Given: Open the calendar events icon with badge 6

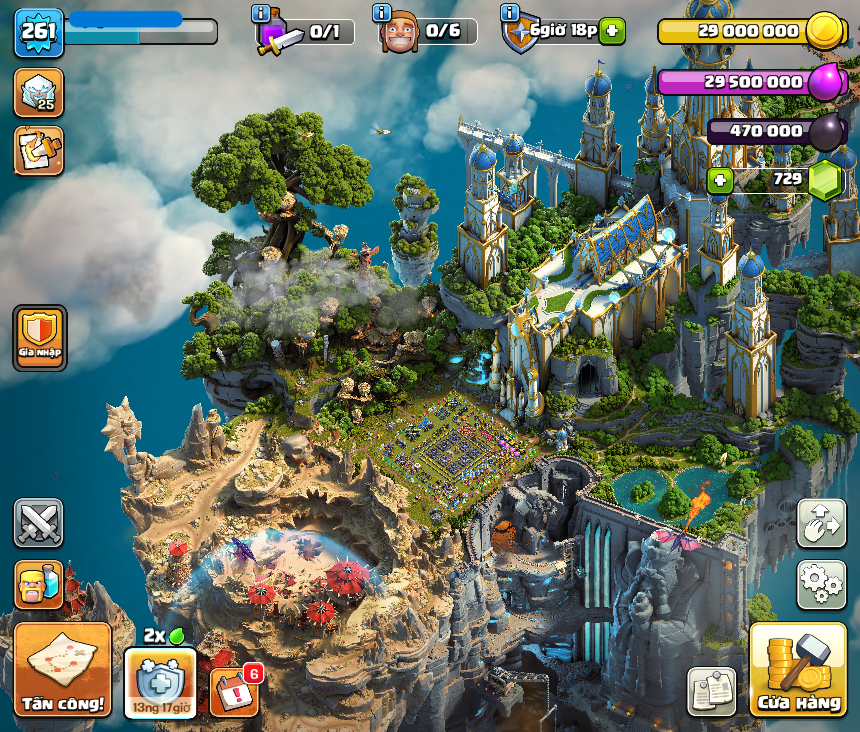Looking at the screenshot, I should [x=235, y=691].
